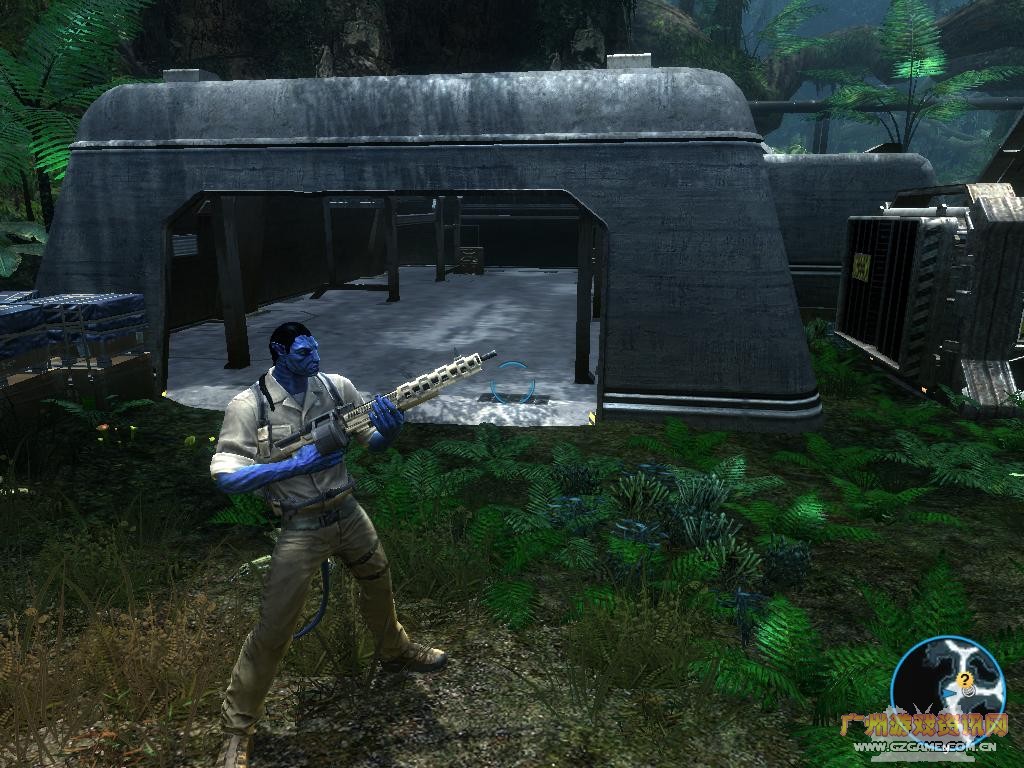Select the question mark objective marker on minimap
This screenshot has width=1024, height=768.
[965, 680]
